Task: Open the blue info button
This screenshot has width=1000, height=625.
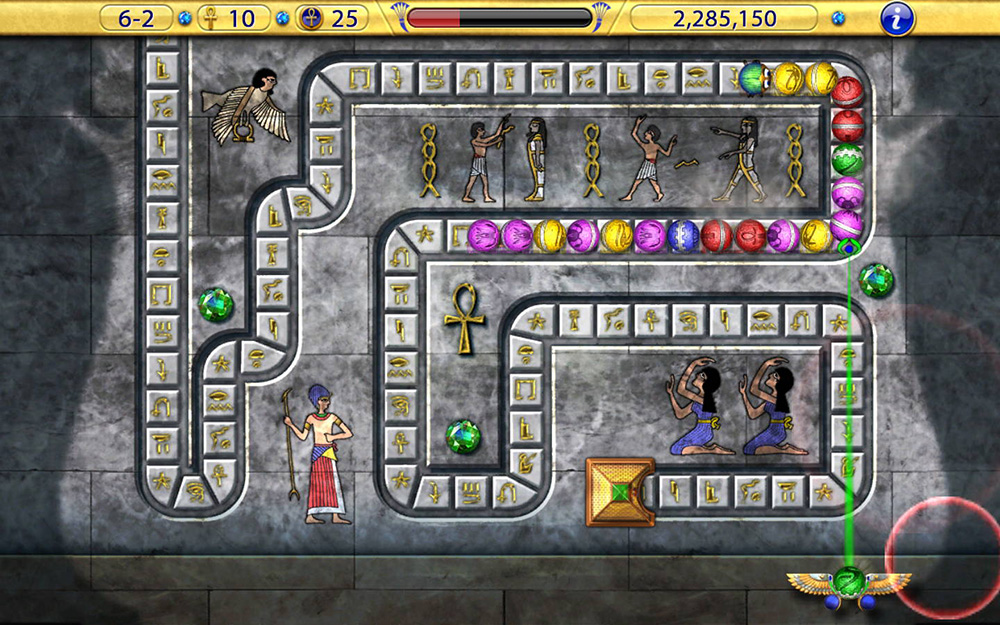Action: point(897,18)
